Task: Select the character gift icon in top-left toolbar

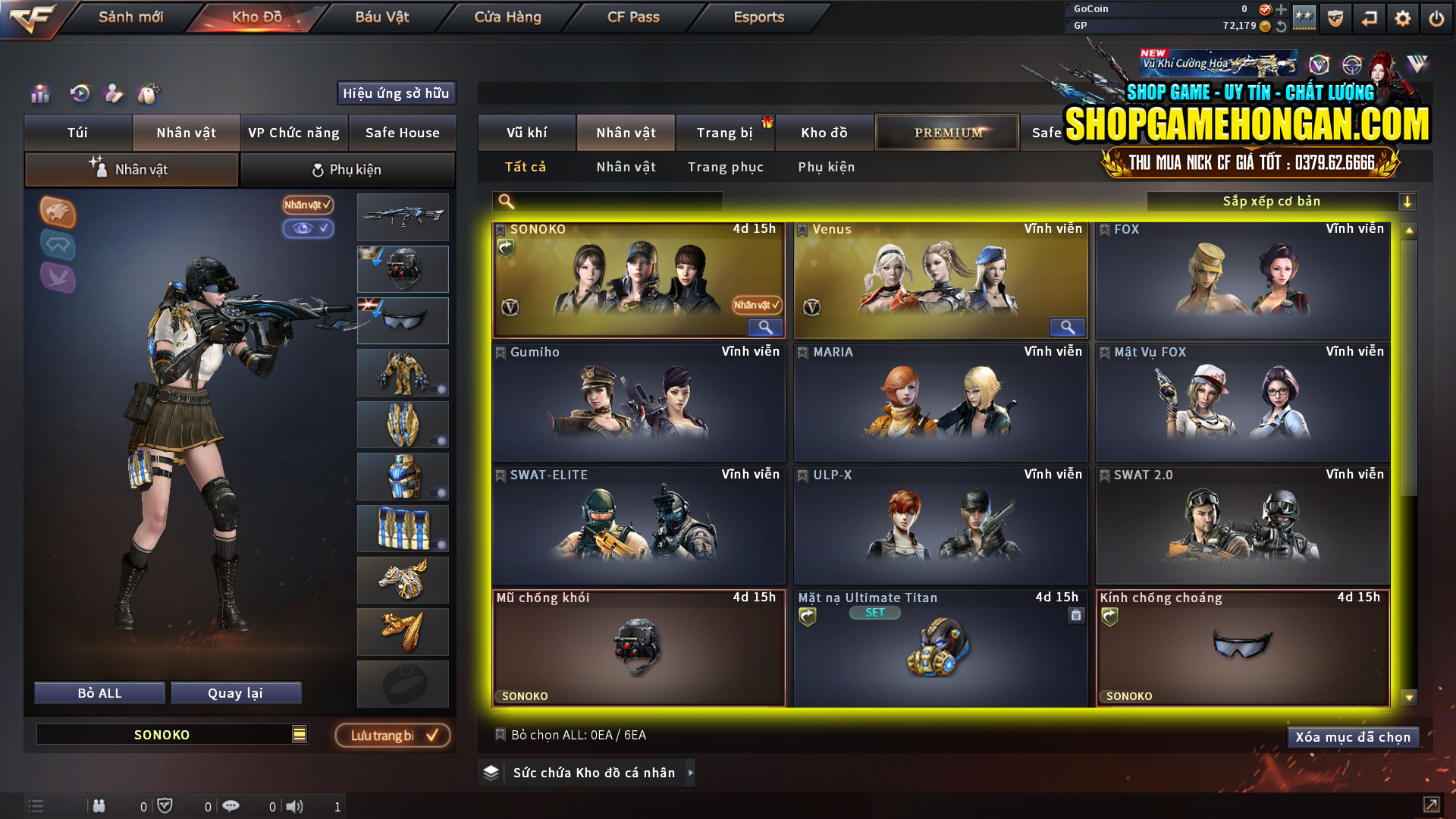Action: [x=115, y=94]
